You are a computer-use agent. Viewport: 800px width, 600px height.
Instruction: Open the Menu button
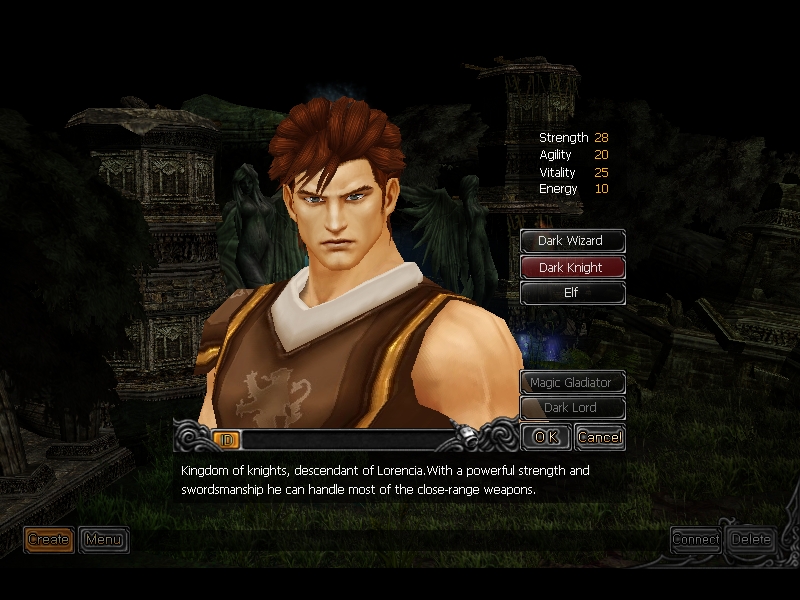coord(103,540)
